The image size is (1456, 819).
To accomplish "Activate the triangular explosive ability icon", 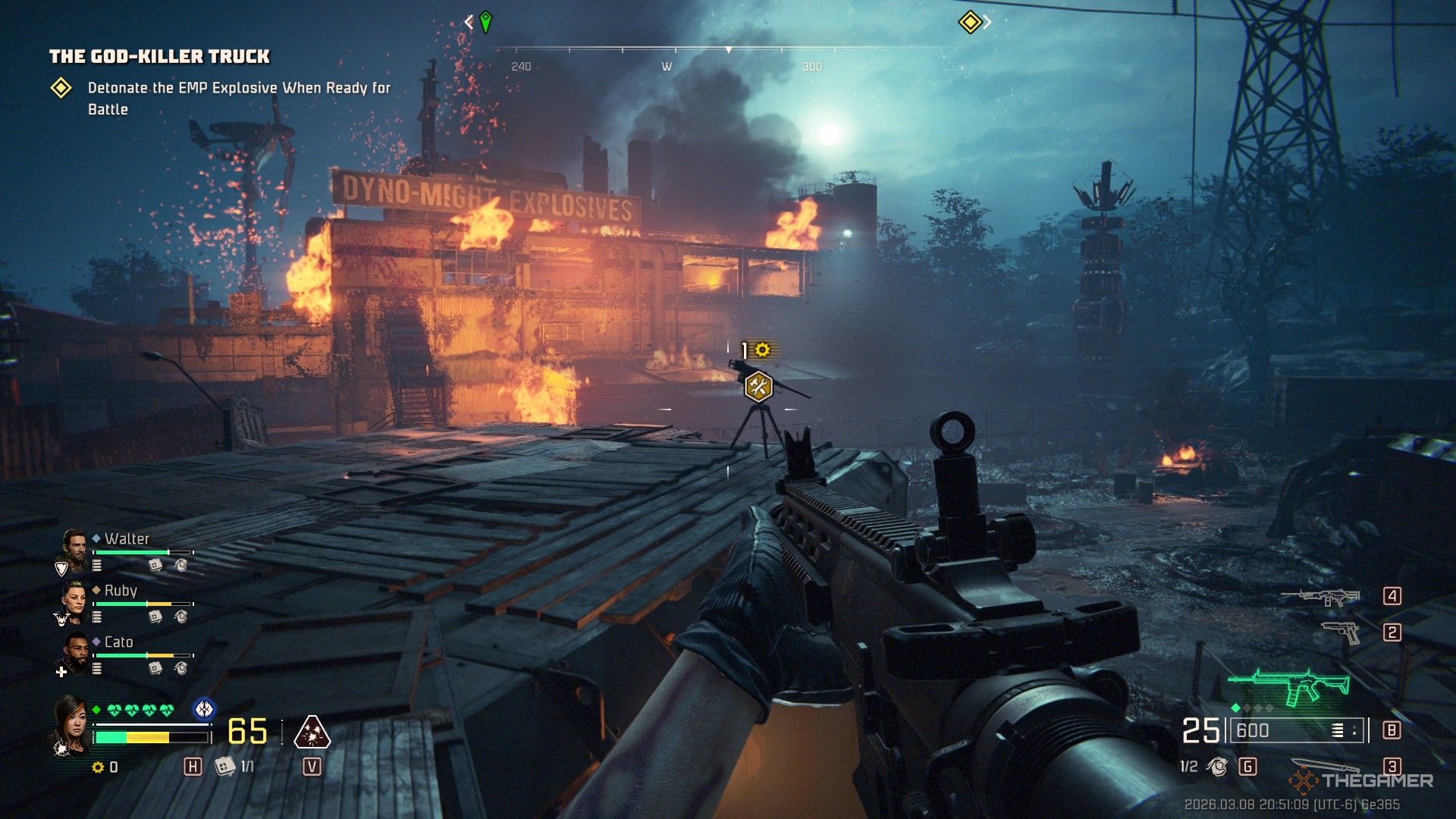I will point(312,732).
